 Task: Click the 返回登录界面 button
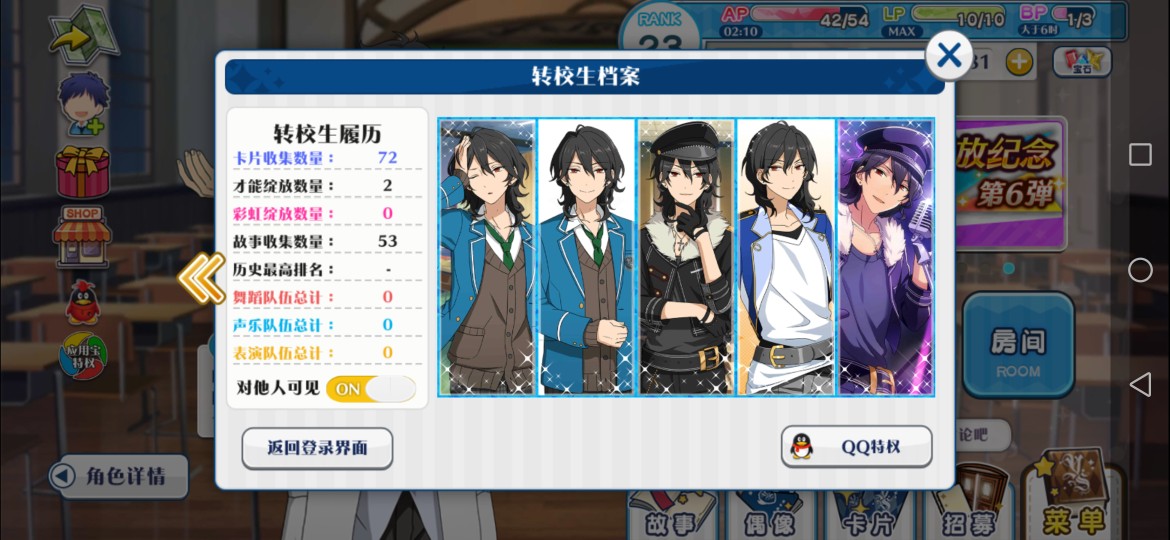[317, 448]
